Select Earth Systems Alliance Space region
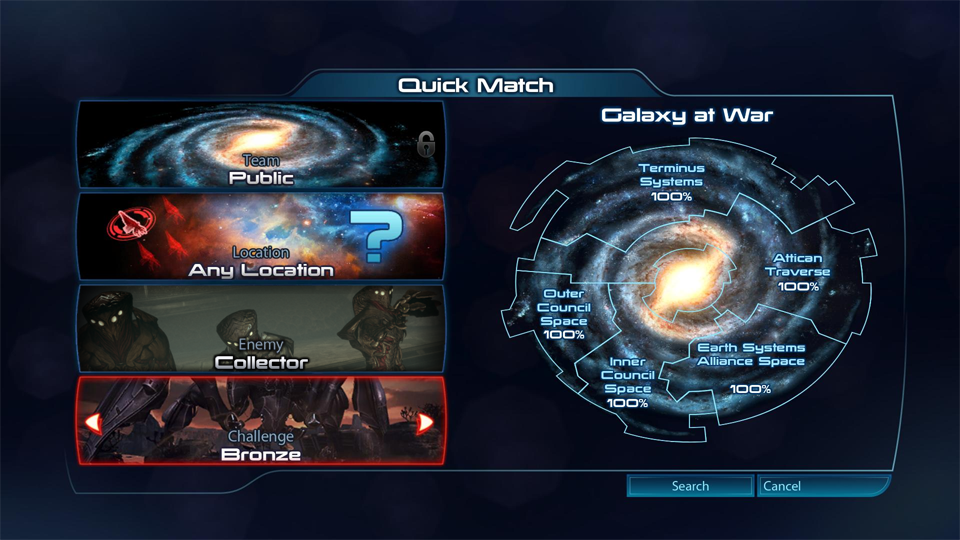 click(750, 366)
